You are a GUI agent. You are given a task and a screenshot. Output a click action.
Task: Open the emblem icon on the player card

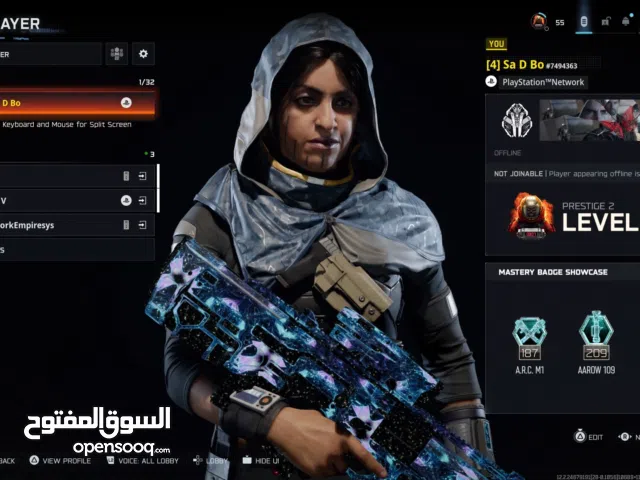pos(517,121)
